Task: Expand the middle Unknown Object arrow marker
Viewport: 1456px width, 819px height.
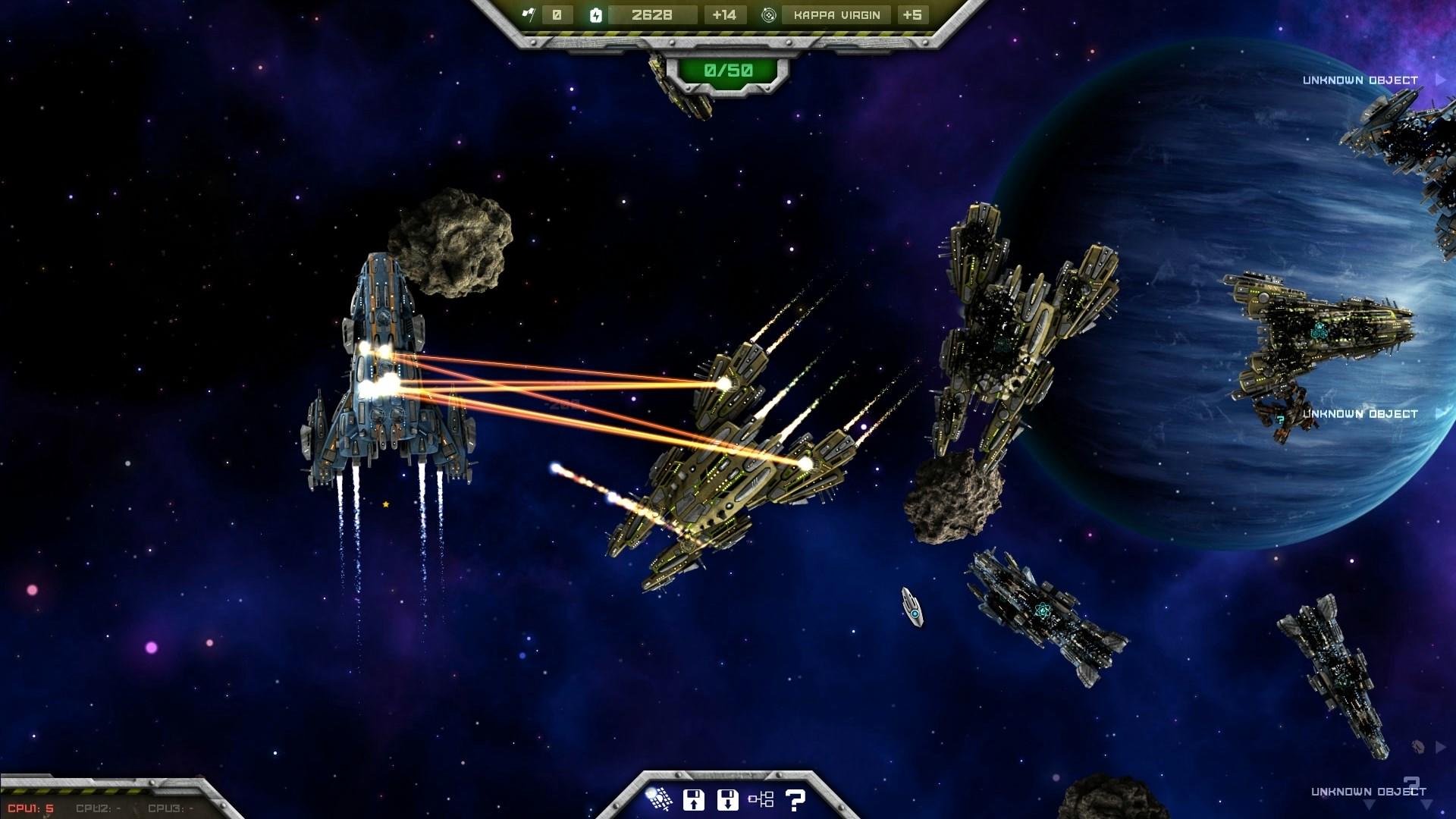Action: tap(1439, 414)
